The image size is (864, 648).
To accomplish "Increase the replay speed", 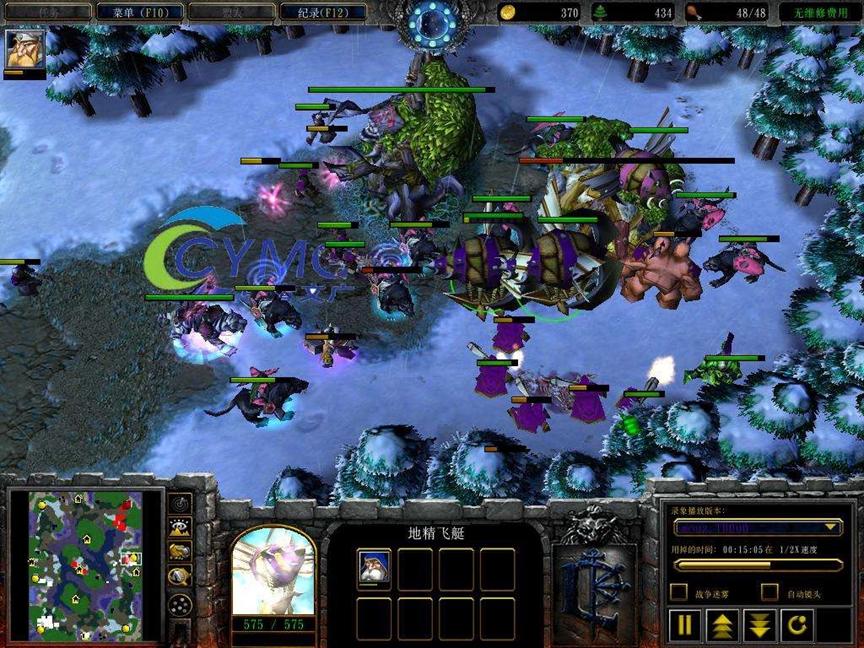I will coord(722,627).
